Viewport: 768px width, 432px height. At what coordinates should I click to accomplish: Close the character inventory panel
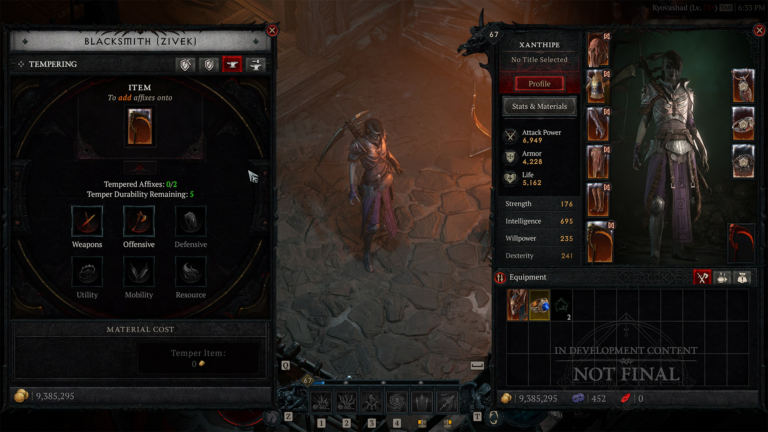(x=759, y=30)
